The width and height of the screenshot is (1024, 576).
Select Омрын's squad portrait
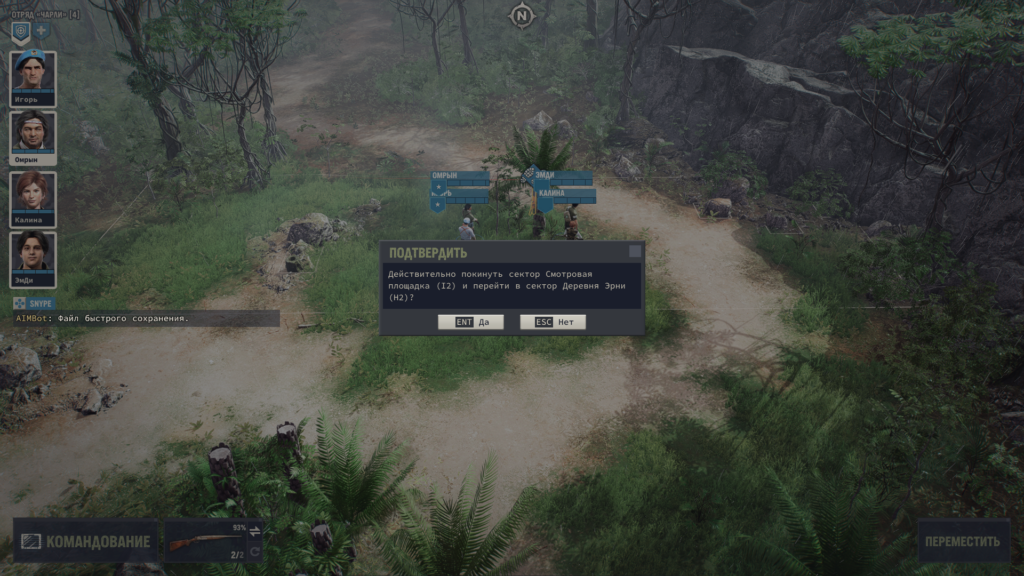(x=33, y=137)
